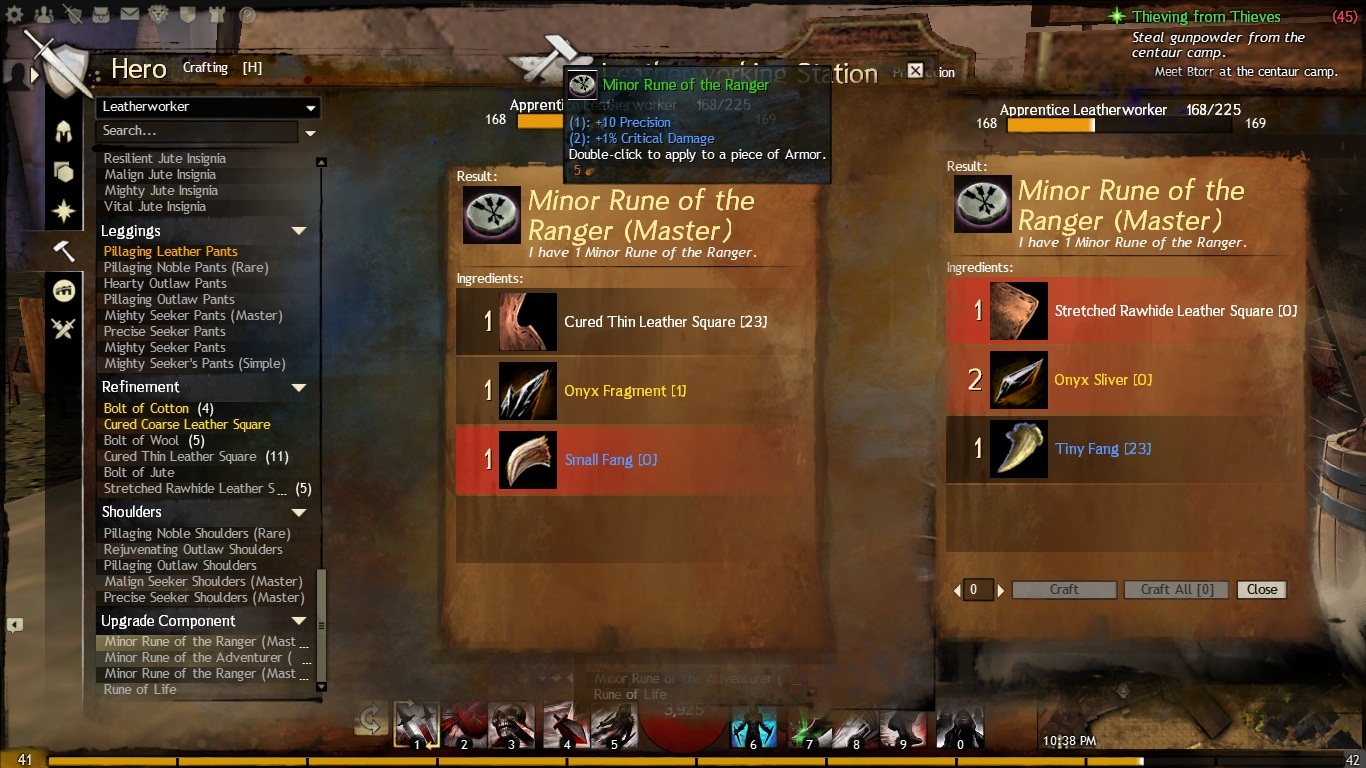
Task: Increase the craft quantity with right arrow
Action: [x=1000, y=590]
